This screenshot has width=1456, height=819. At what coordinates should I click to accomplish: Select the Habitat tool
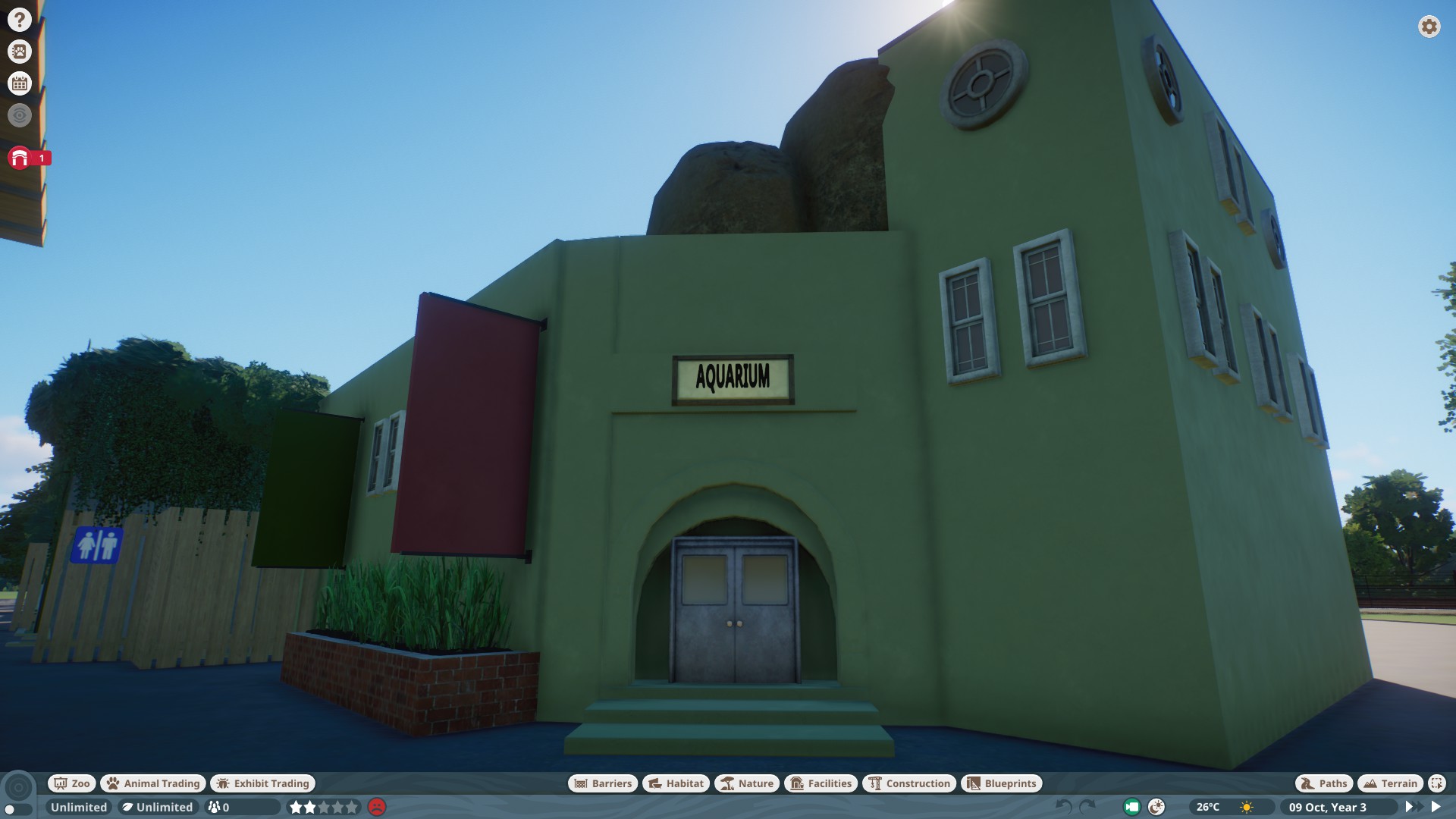tap(673, 783)
